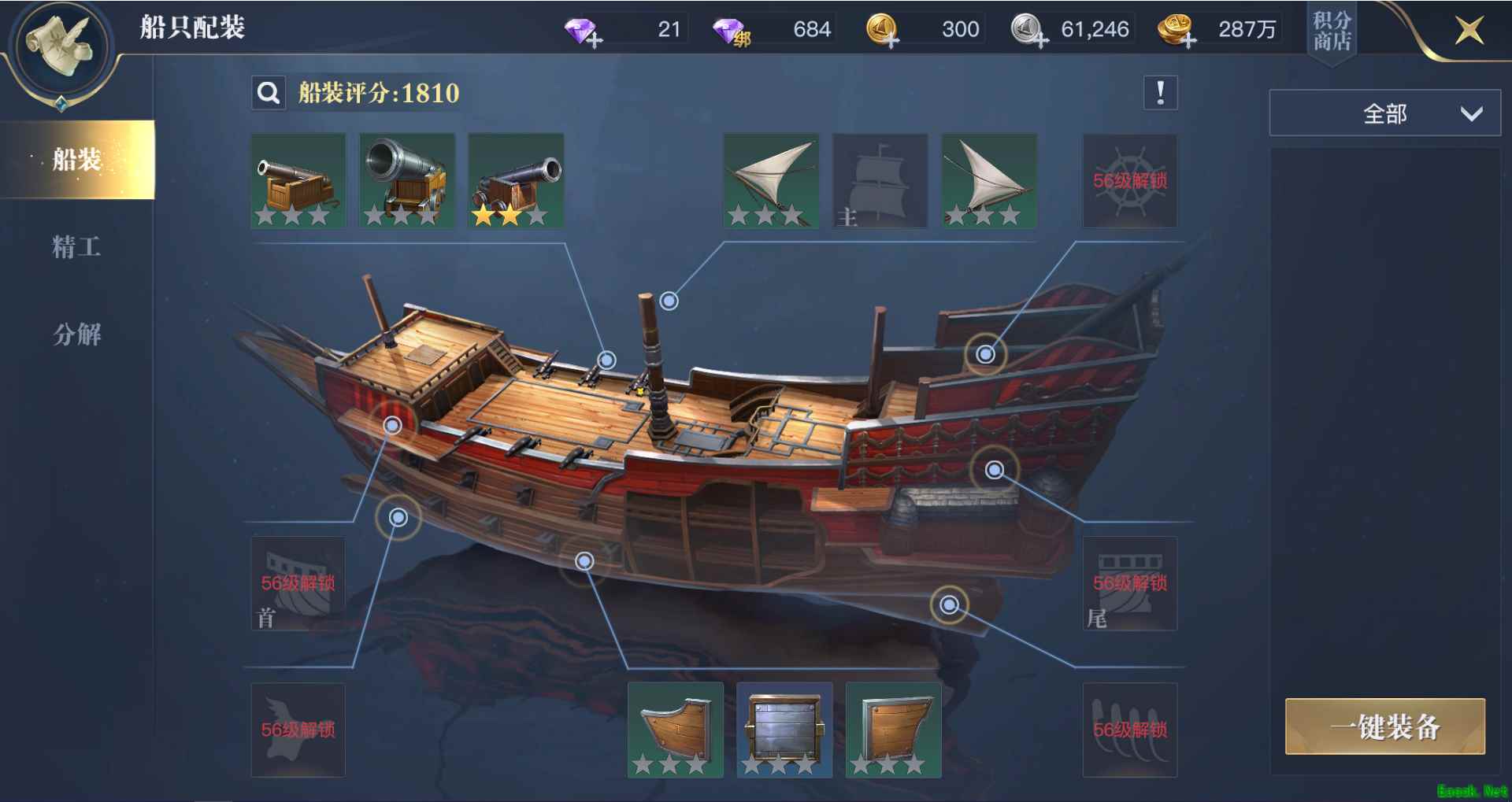
Task: Open the exclamation mark info button
Action: coord(1160,93)
